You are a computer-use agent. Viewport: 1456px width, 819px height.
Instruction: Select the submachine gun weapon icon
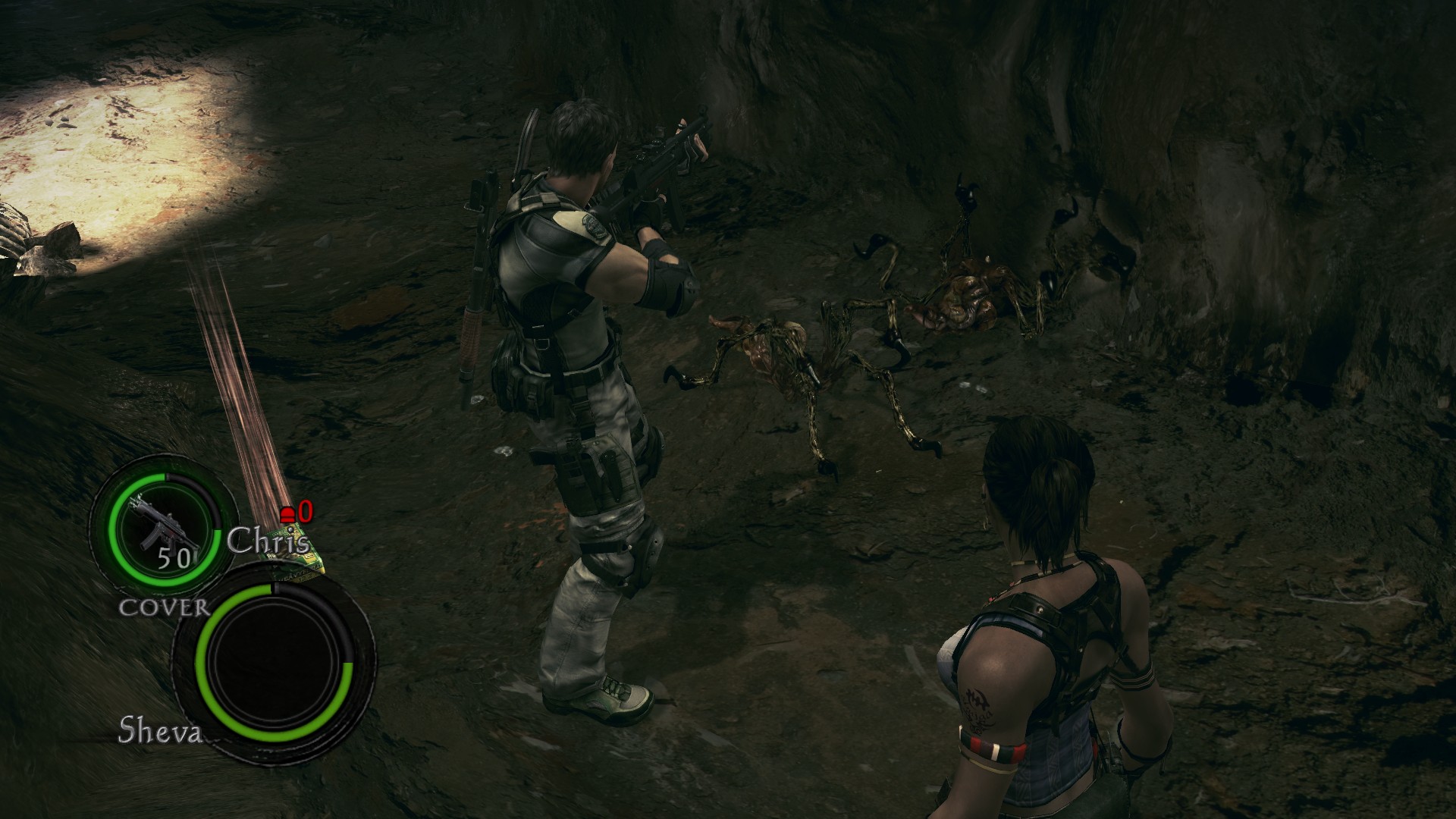[x=161, y=522]
